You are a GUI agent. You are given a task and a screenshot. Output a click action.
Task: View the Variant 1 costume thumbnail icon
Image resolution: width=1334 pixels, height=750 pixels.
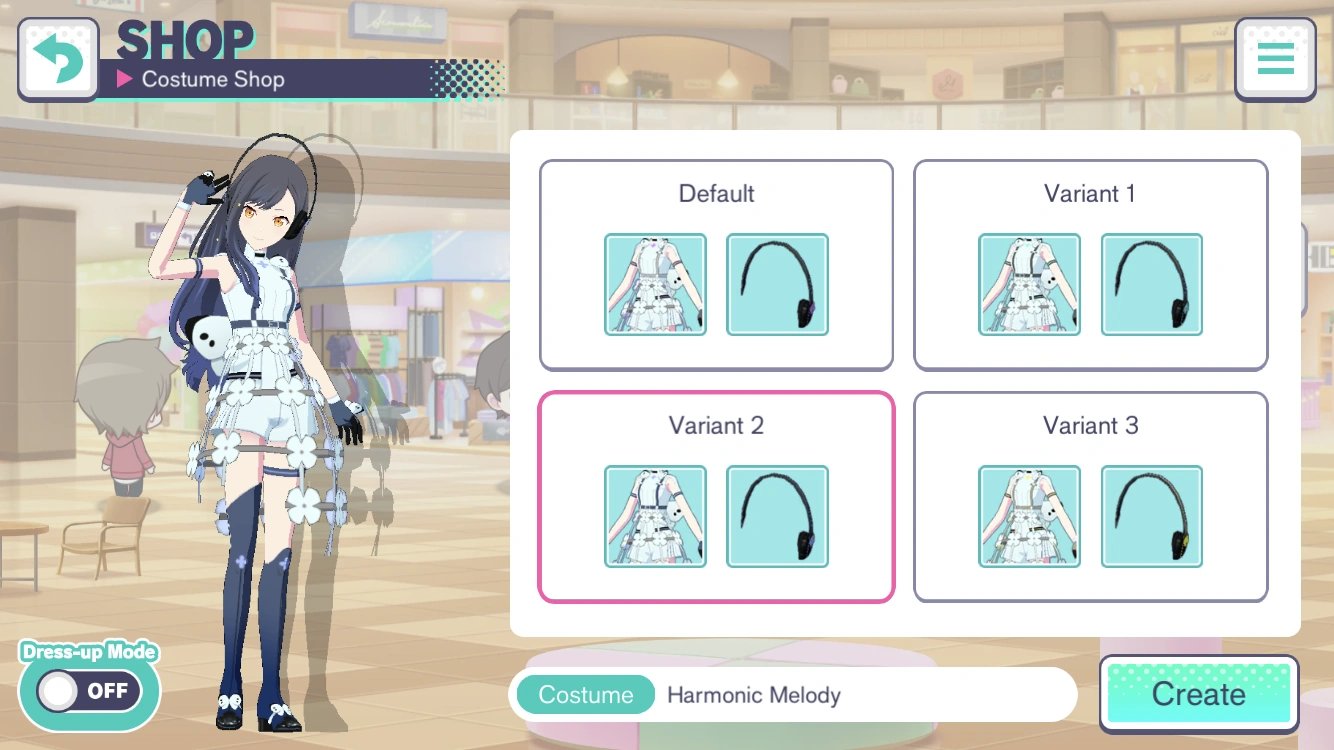pyautogui.click(x=1029, y=284)
